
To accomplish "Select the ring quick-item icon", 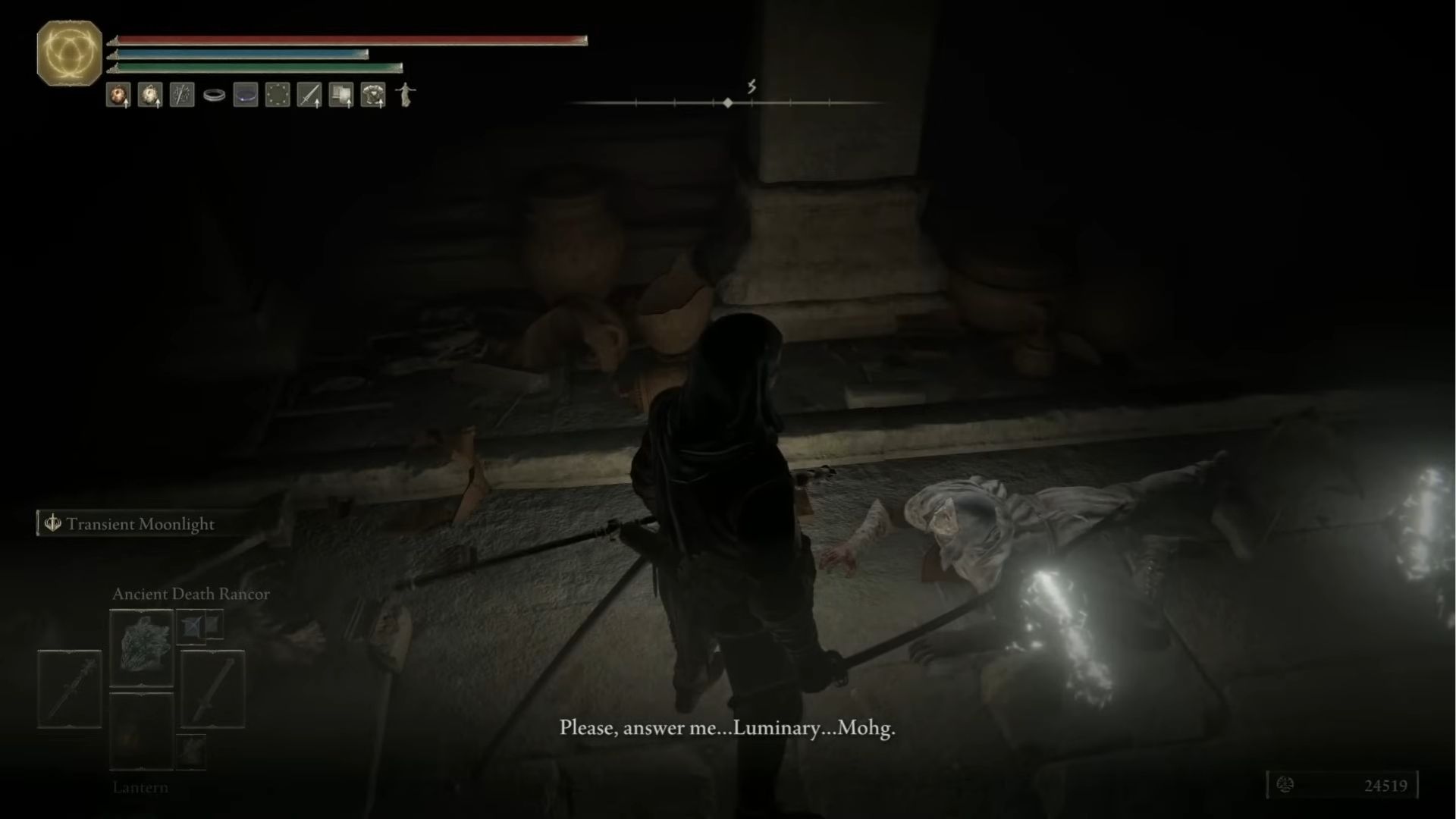I will pyautogui.click(x=214, y=93).
